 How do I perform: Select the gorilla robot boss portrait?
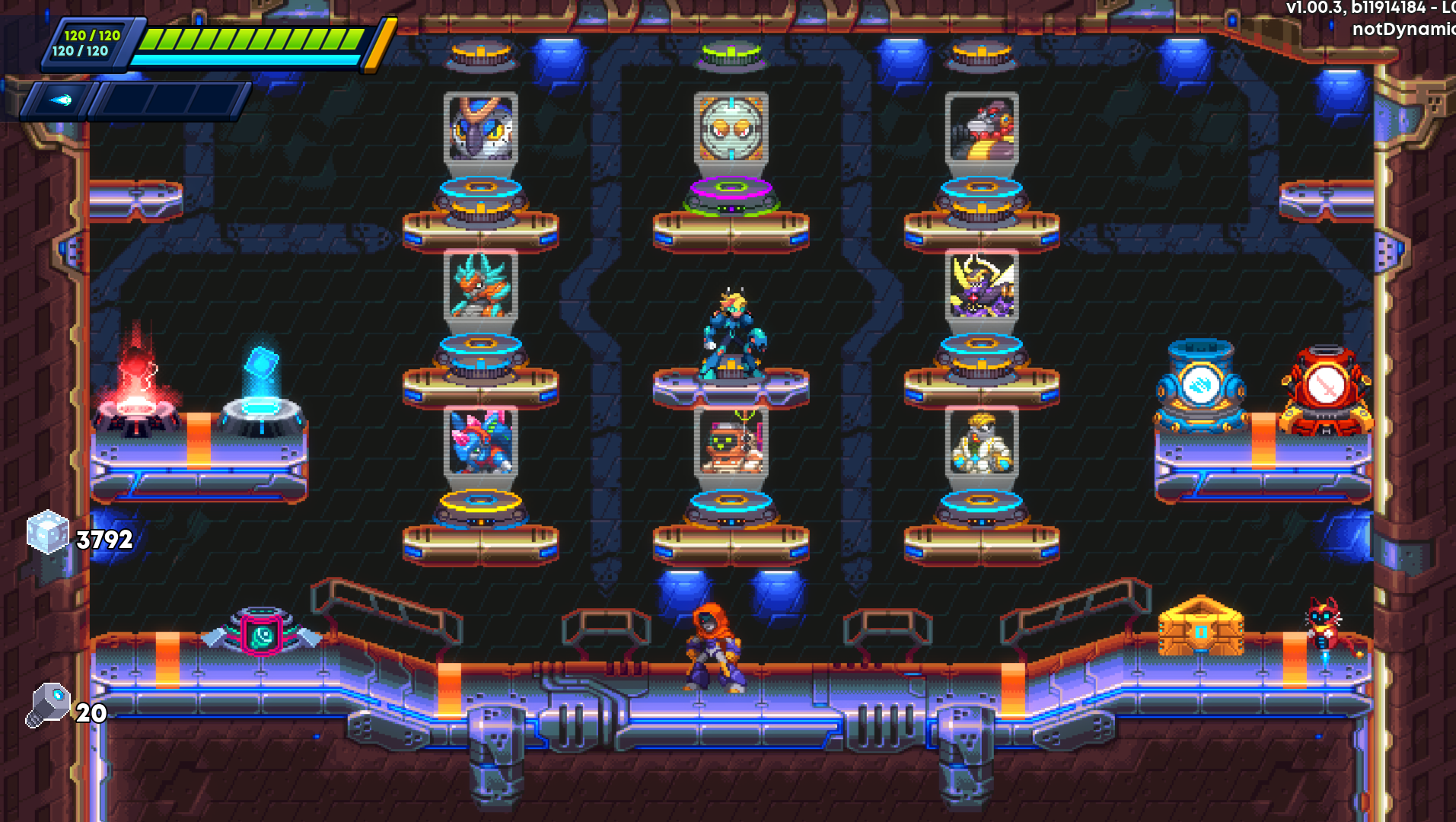pos(982,129)
